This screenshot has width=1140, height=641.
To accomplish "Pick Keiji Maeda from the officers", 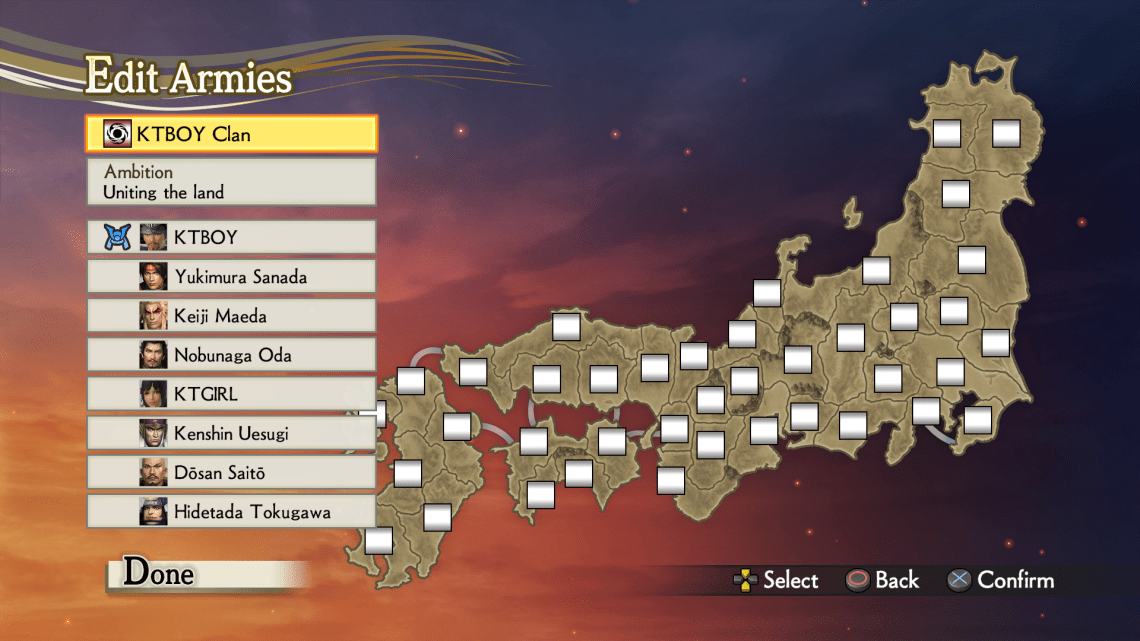I will (x=231, y=316).
